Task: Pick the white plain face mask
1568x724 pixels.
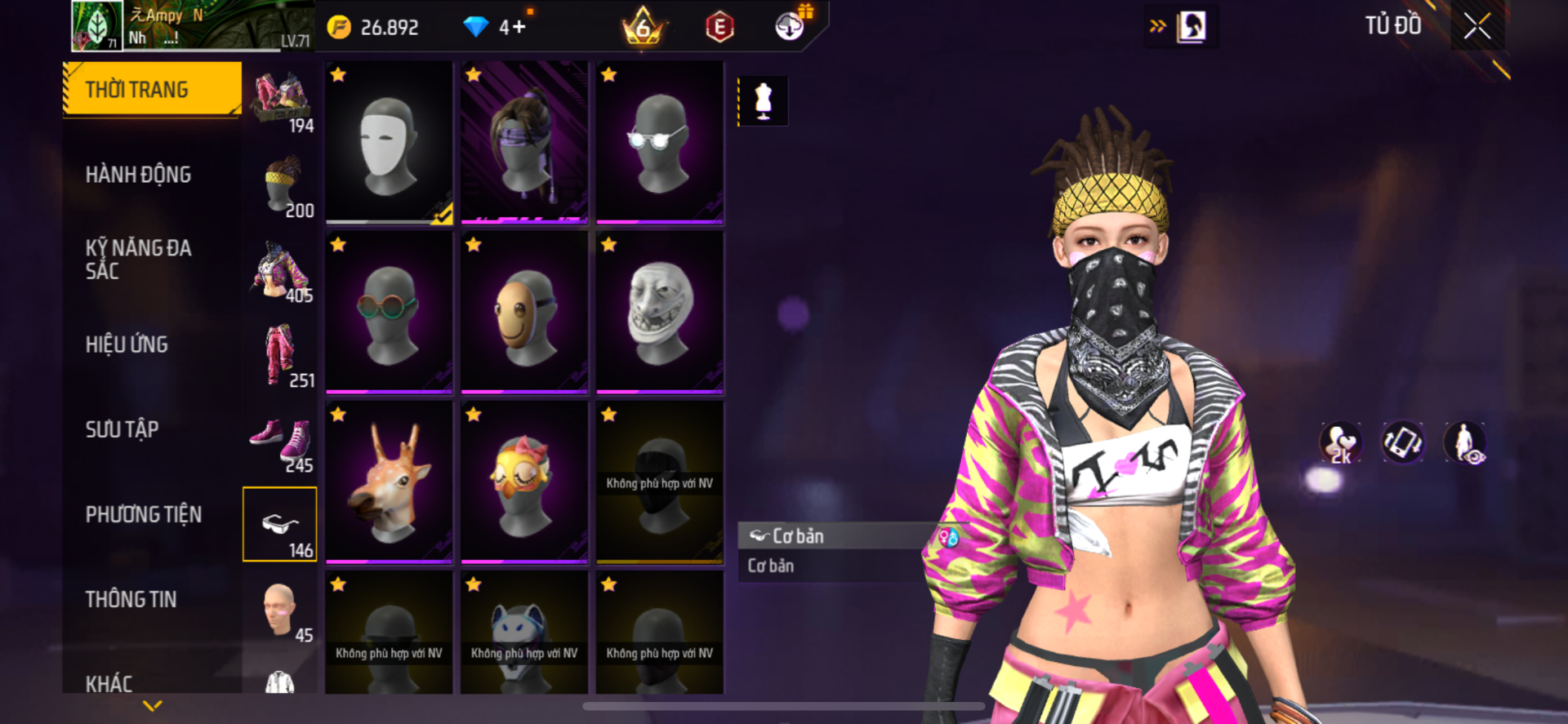Action: click(x=389, y=142)
